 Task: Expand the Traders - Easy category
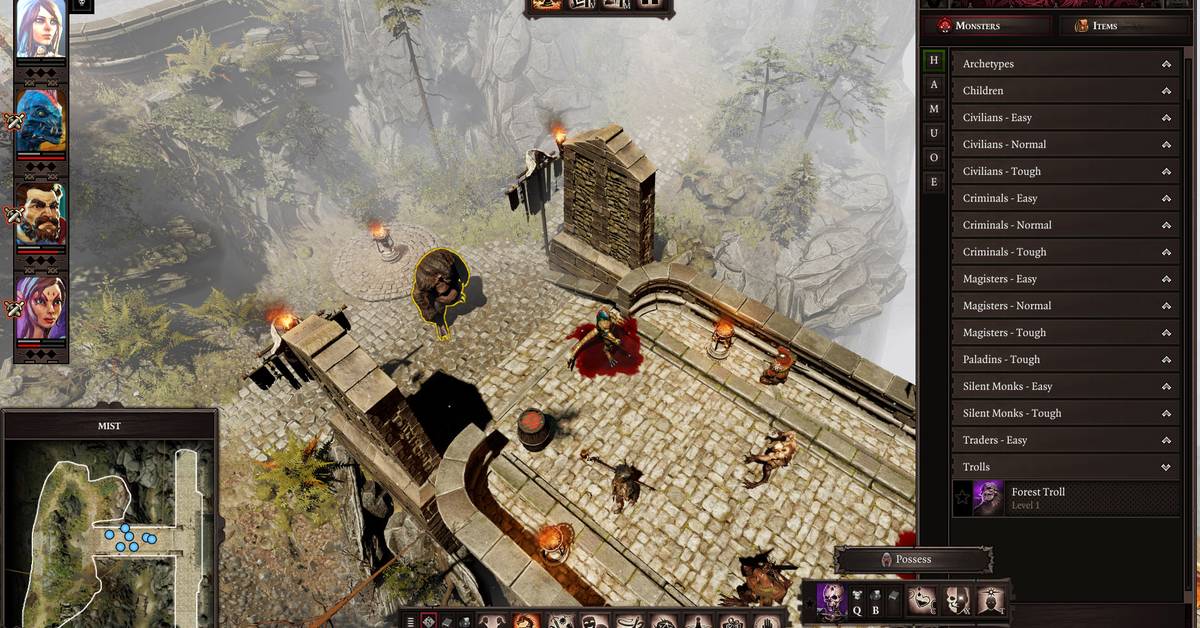point(1065,440)
